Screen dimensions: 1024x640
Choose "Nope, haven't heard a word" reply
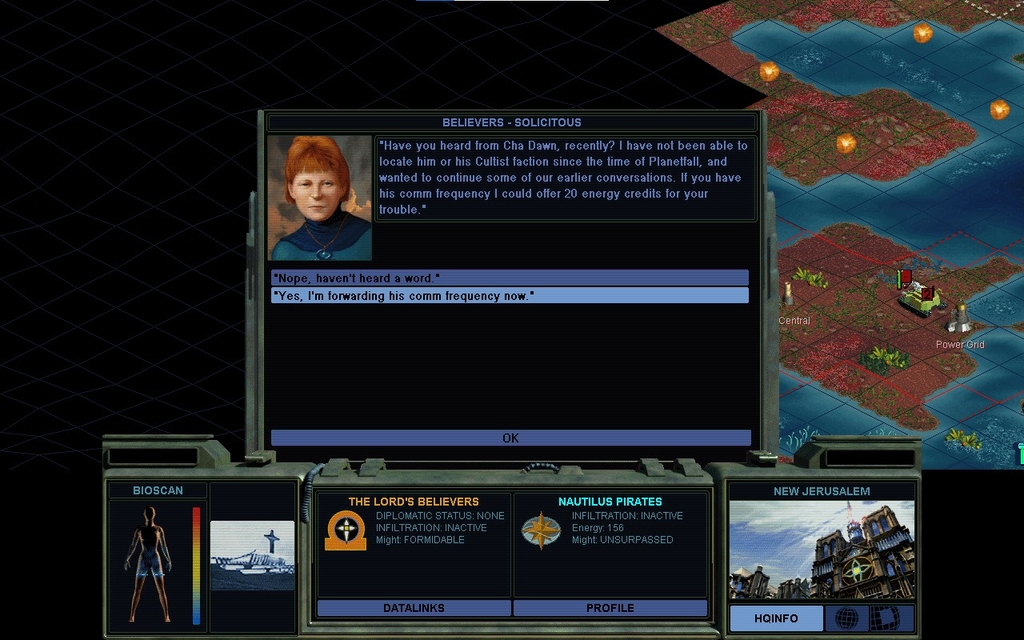pyautogui.click(x=509, y=278)
